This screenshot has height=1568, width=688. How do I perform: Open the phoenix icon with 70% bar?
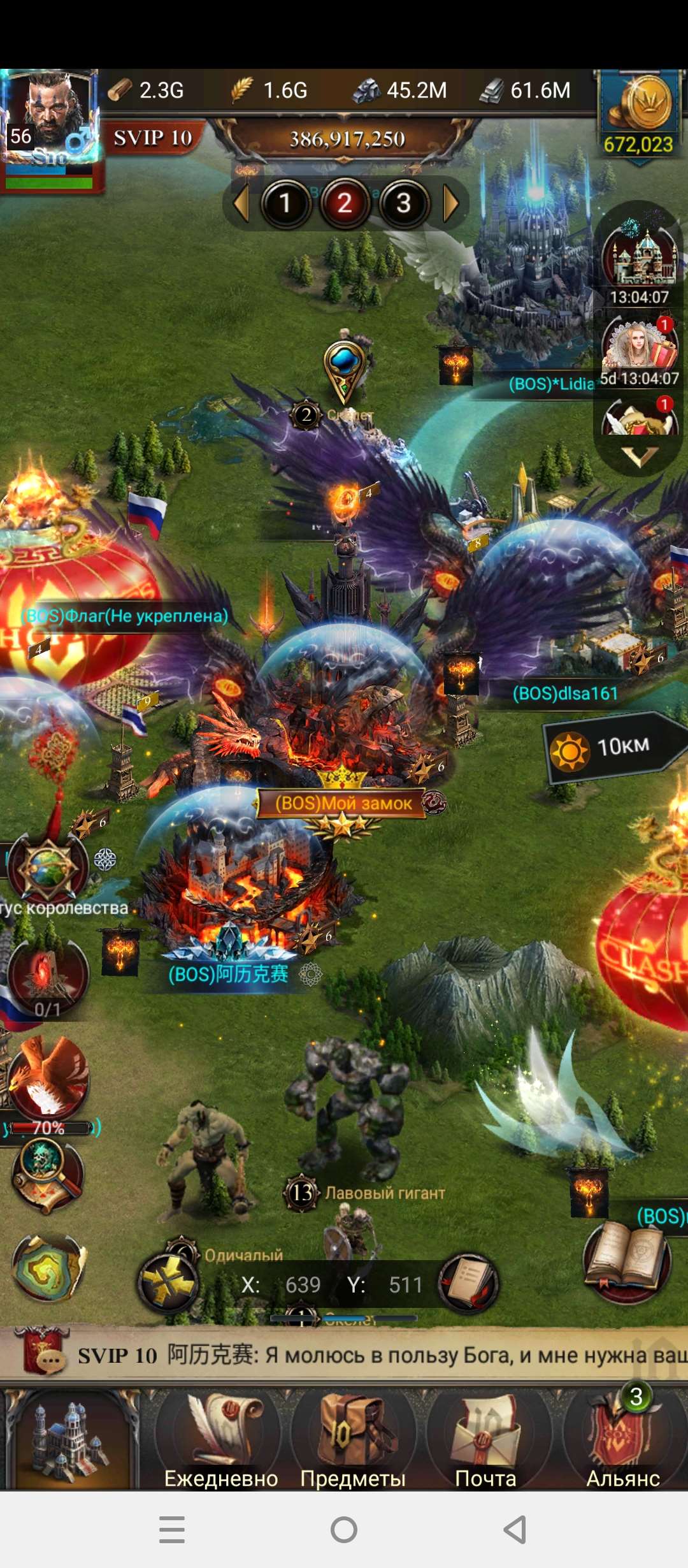[50, 1078]
